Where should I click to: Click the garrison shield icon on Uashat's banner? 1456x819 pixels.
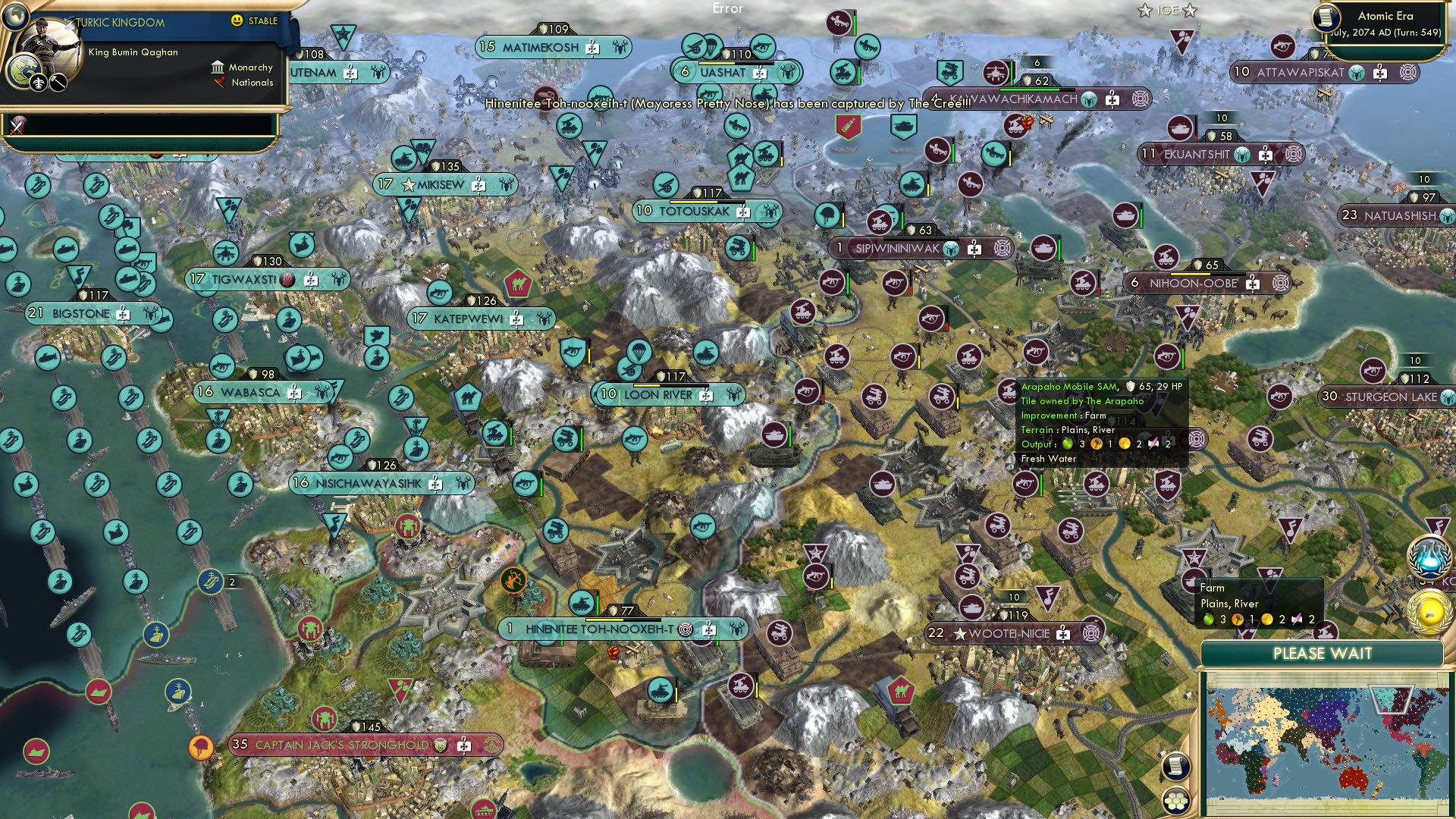click(x=726, y=54)
